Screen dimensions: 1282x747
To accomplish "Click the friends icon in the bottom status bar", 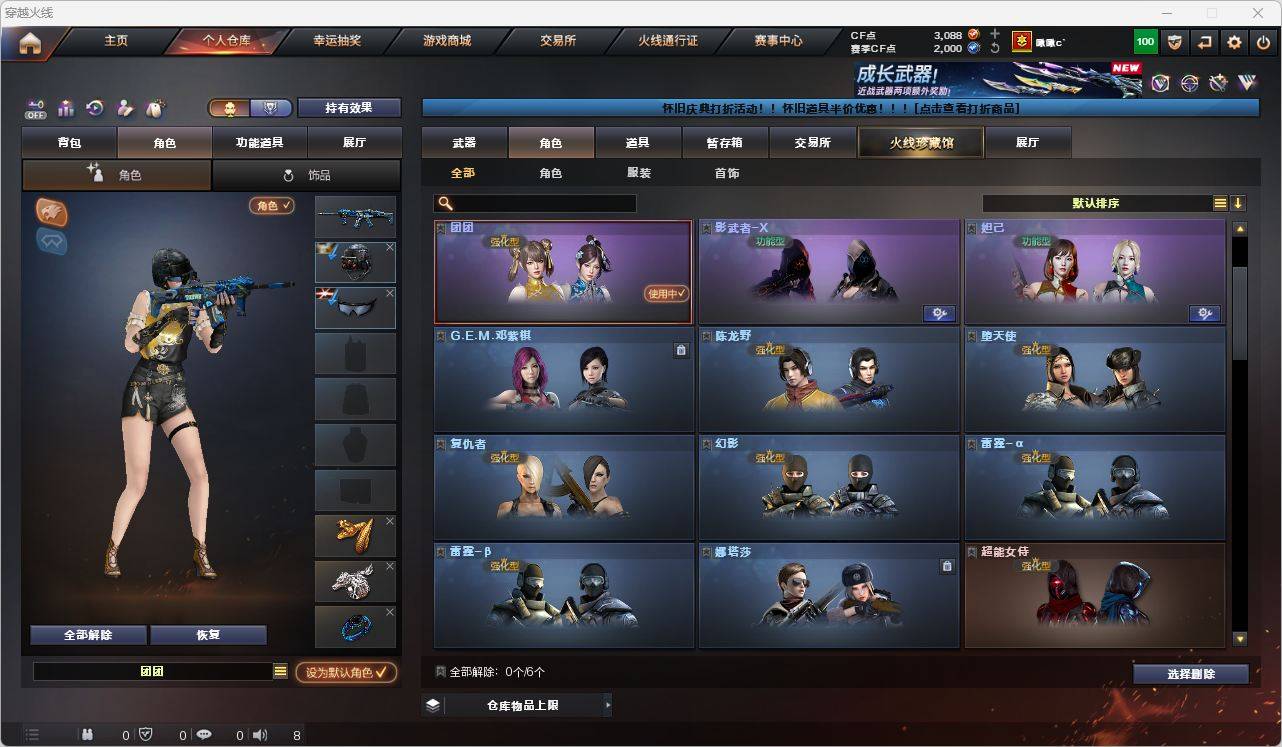I will coord(88,735).
